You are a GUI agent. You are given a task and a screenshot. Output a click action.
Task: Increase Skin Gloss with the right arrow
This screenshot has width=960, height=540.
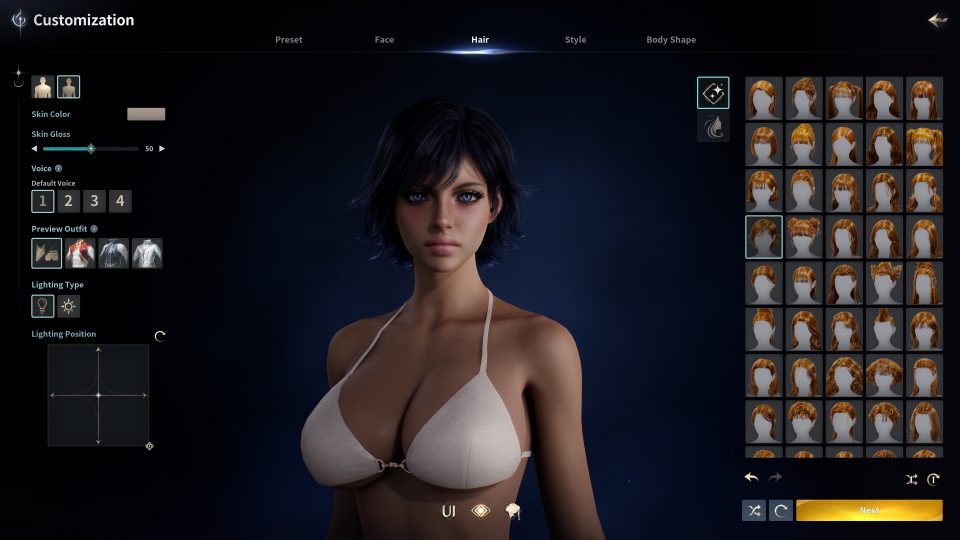pos(162,148)
